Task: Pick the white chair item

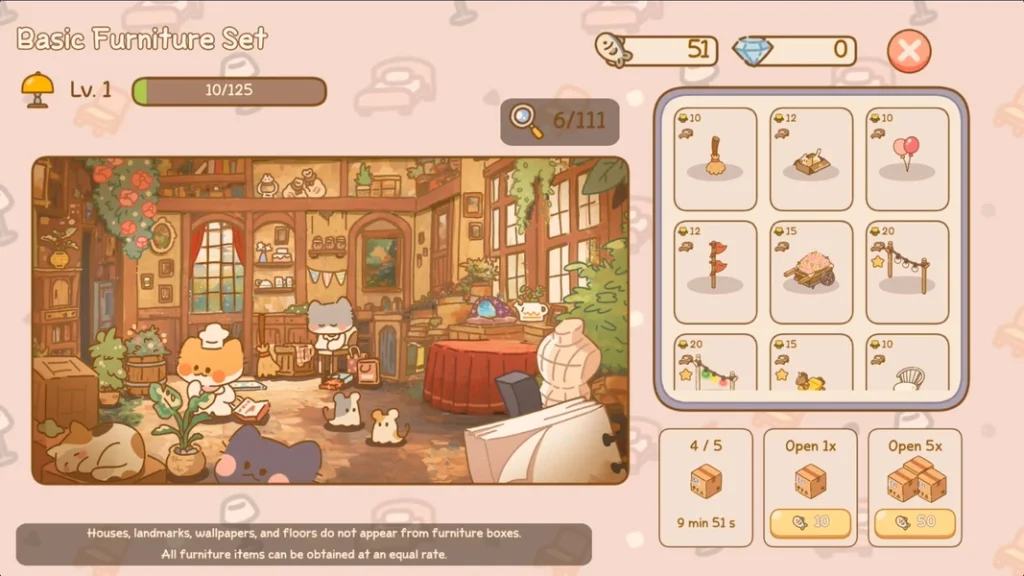Action: [907, 364]
